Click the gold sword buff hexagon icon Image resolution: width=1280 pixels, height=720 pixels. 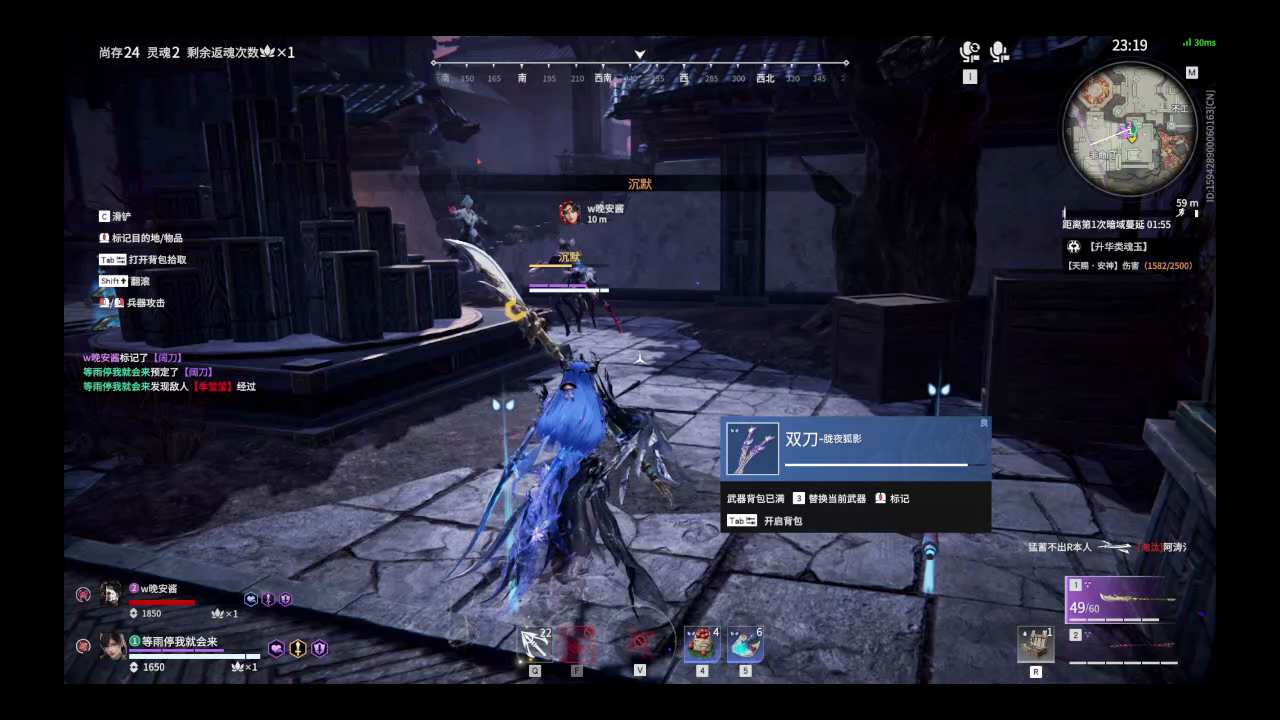click(x=298, y=648)
